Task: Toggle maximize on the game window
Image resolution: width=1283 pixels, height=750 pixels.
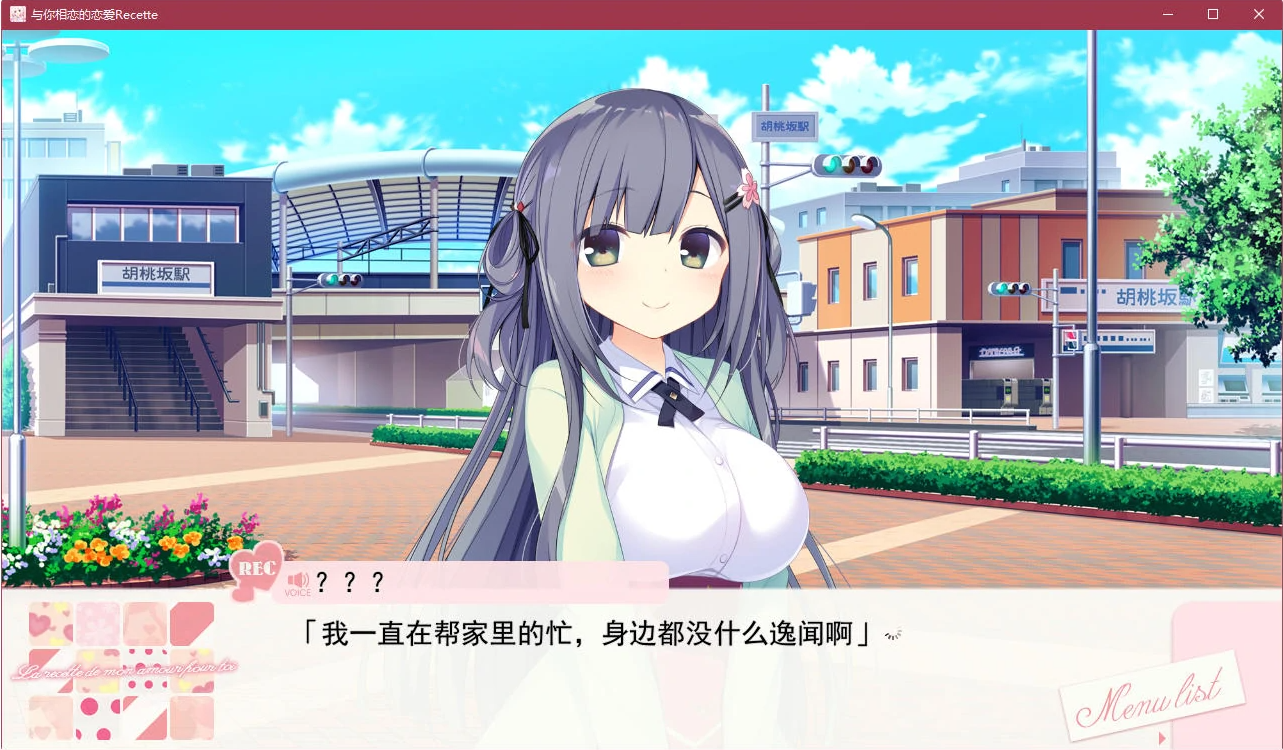Action: (1211, 14)
